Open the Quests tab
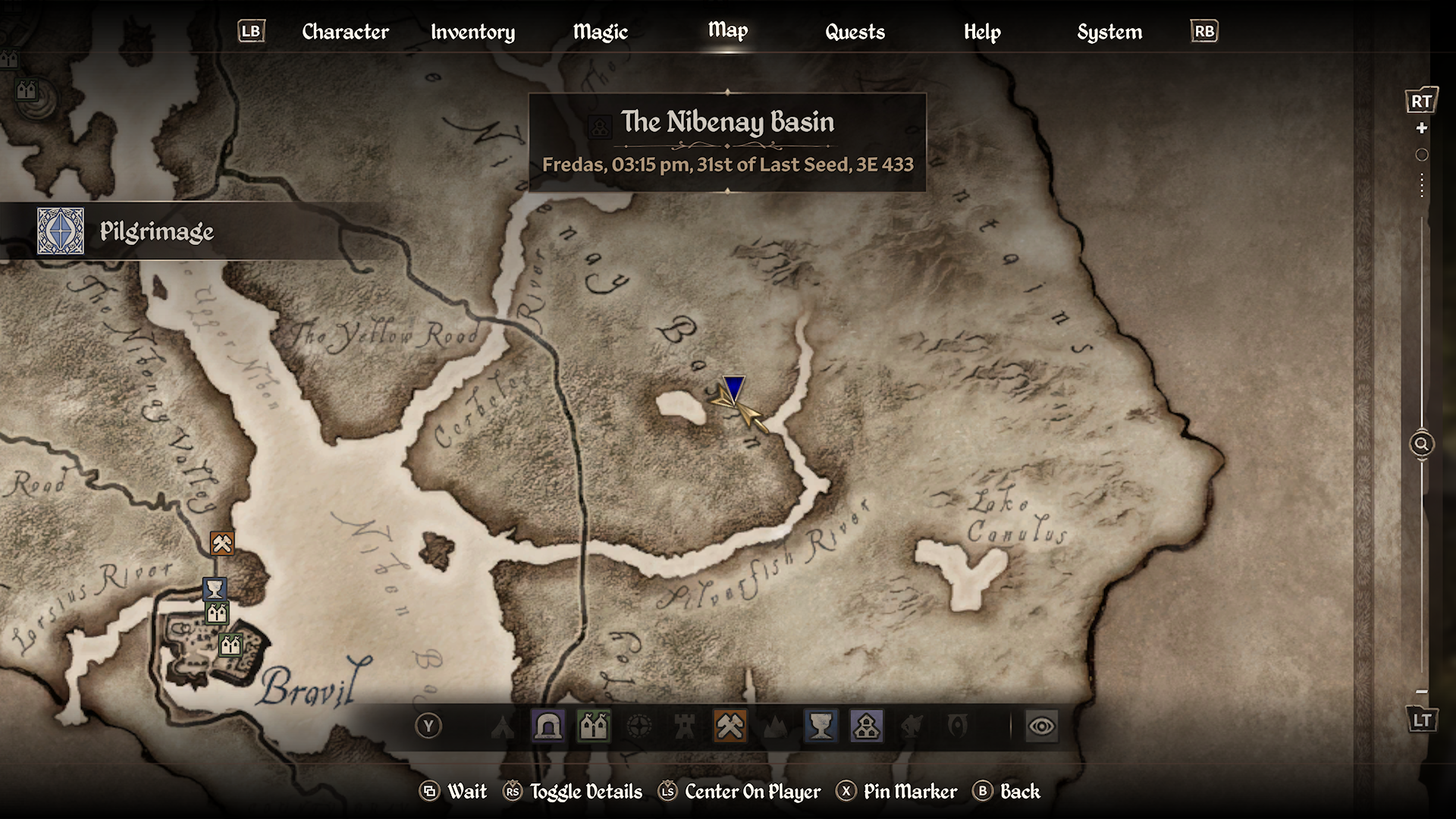 point(855,32)
